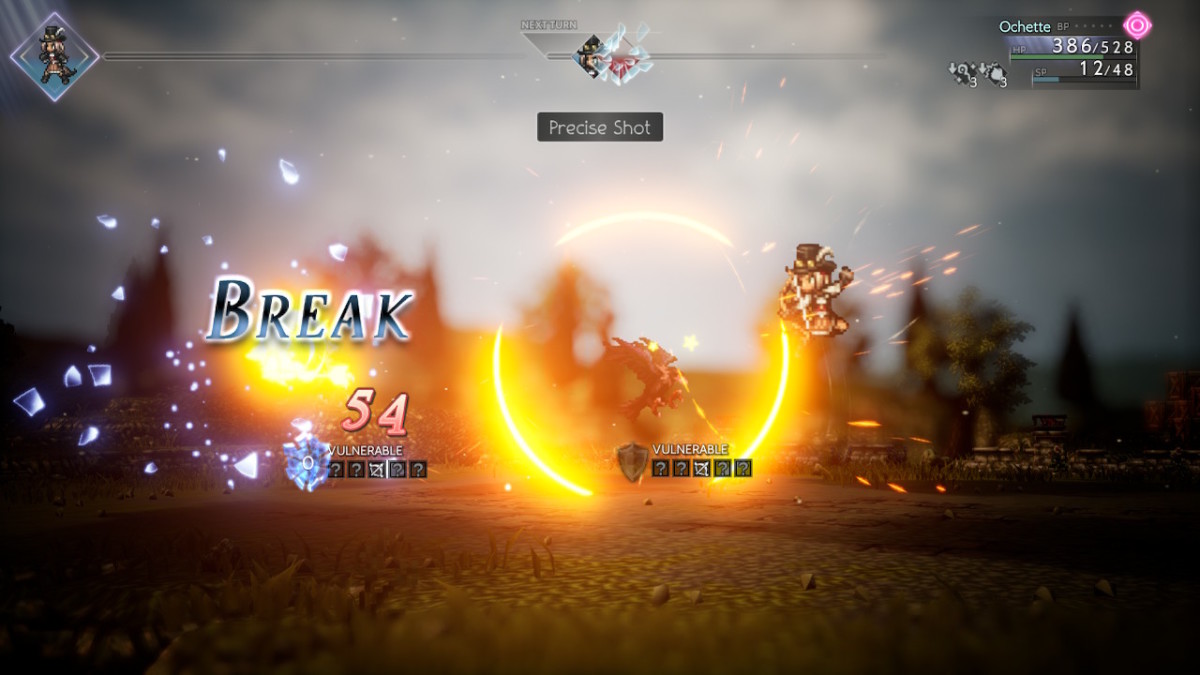The width and height of the screenshot is (1200, 675).
Task: Click the gray shield icon of the unbroken enemy
Action: [631, 461]
